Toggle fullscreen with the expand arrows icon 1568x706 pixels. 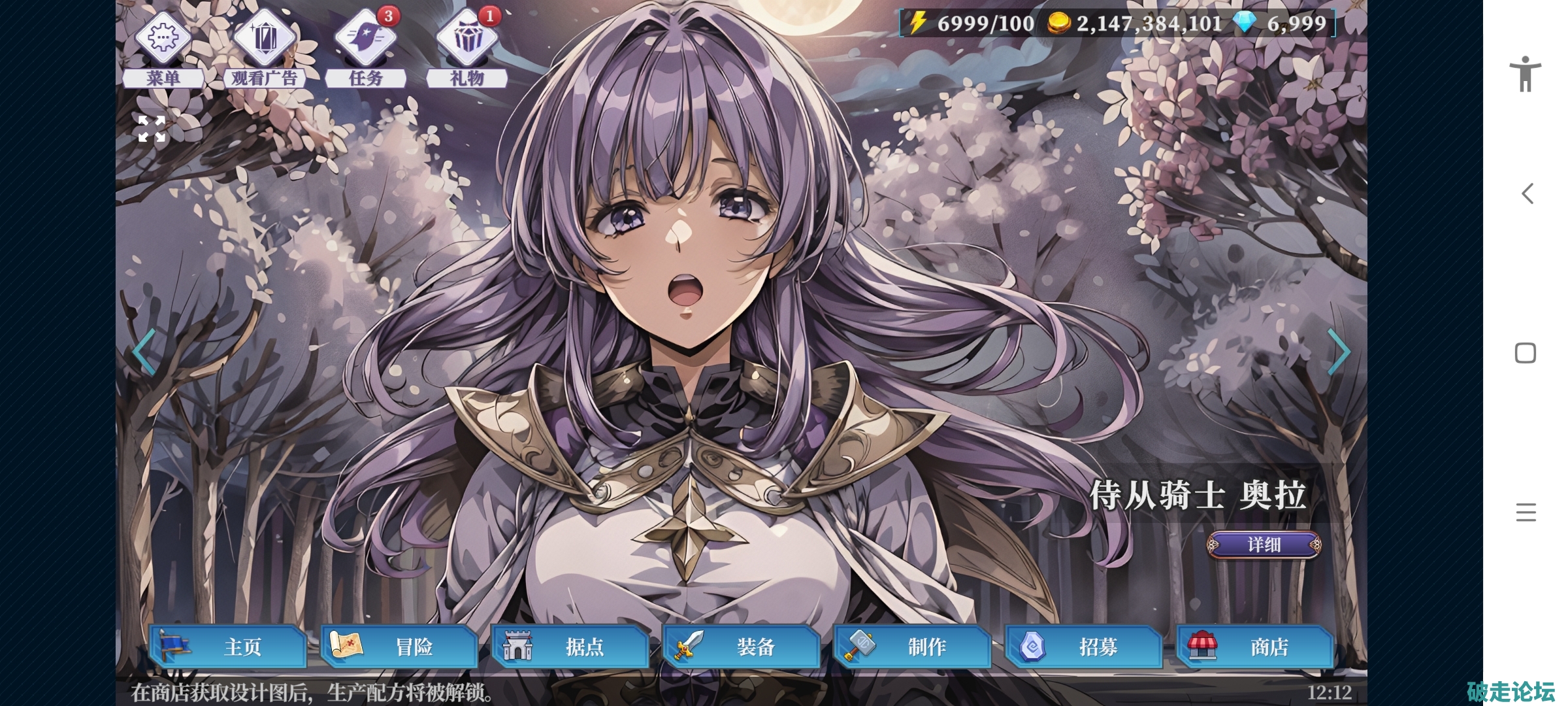click(x=152, y=129)
